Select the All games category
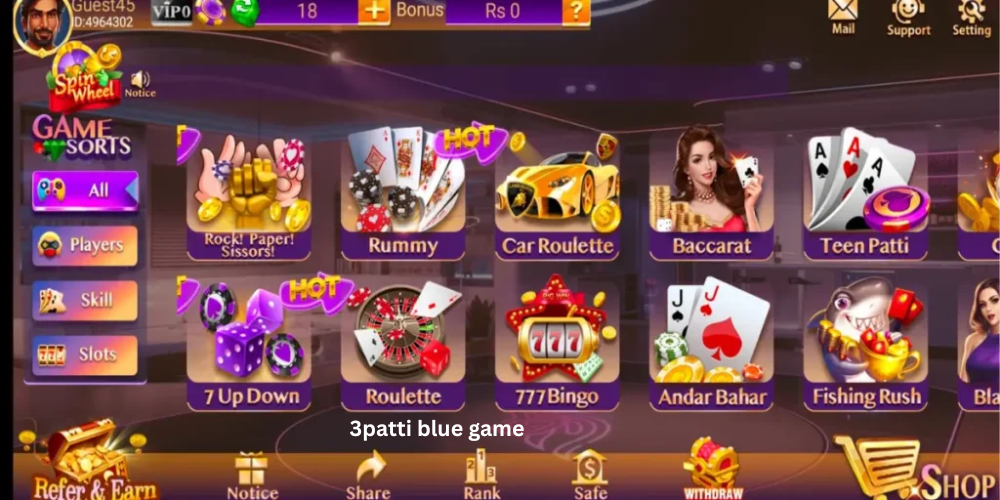1000x500 pixels. [85, 191]
